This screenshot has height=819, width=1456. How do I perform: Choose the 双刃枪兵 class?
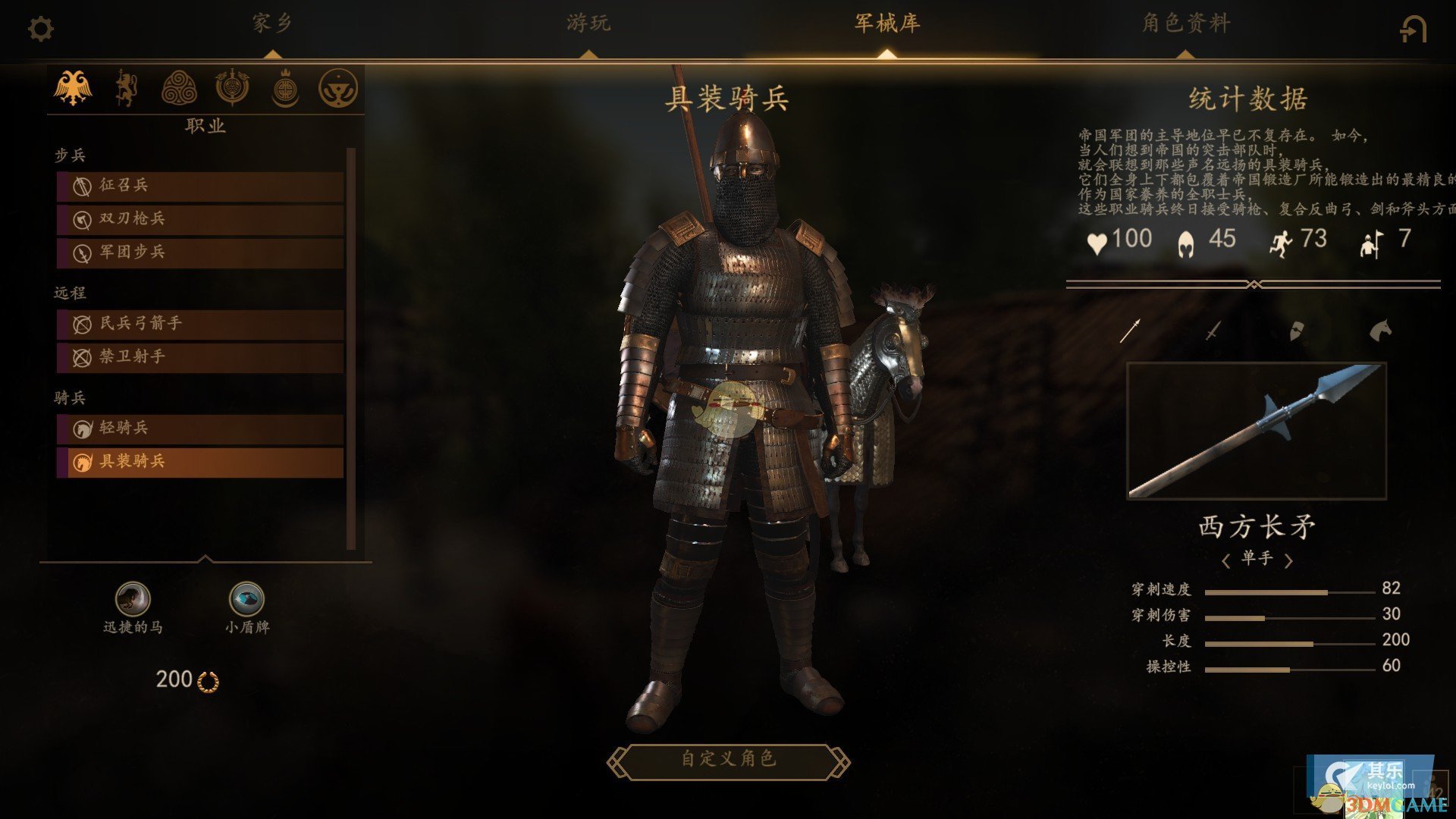point(200,219)
